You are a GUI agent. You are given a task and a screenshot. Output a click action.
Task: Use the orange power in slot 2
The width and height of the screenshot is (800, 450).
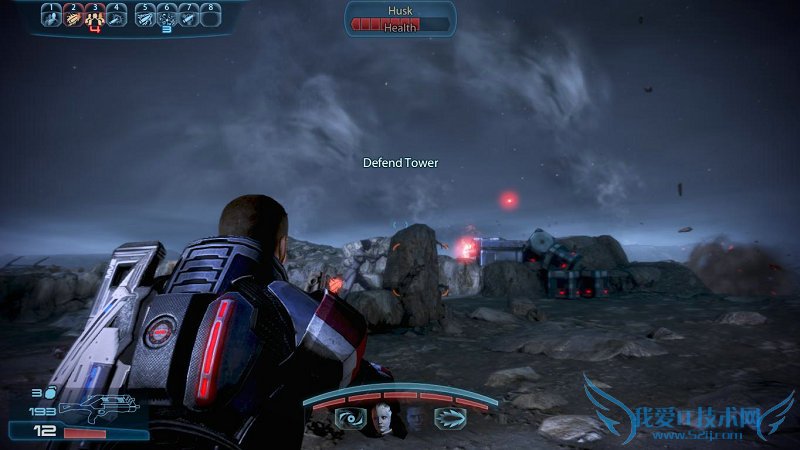pos(73,16)
